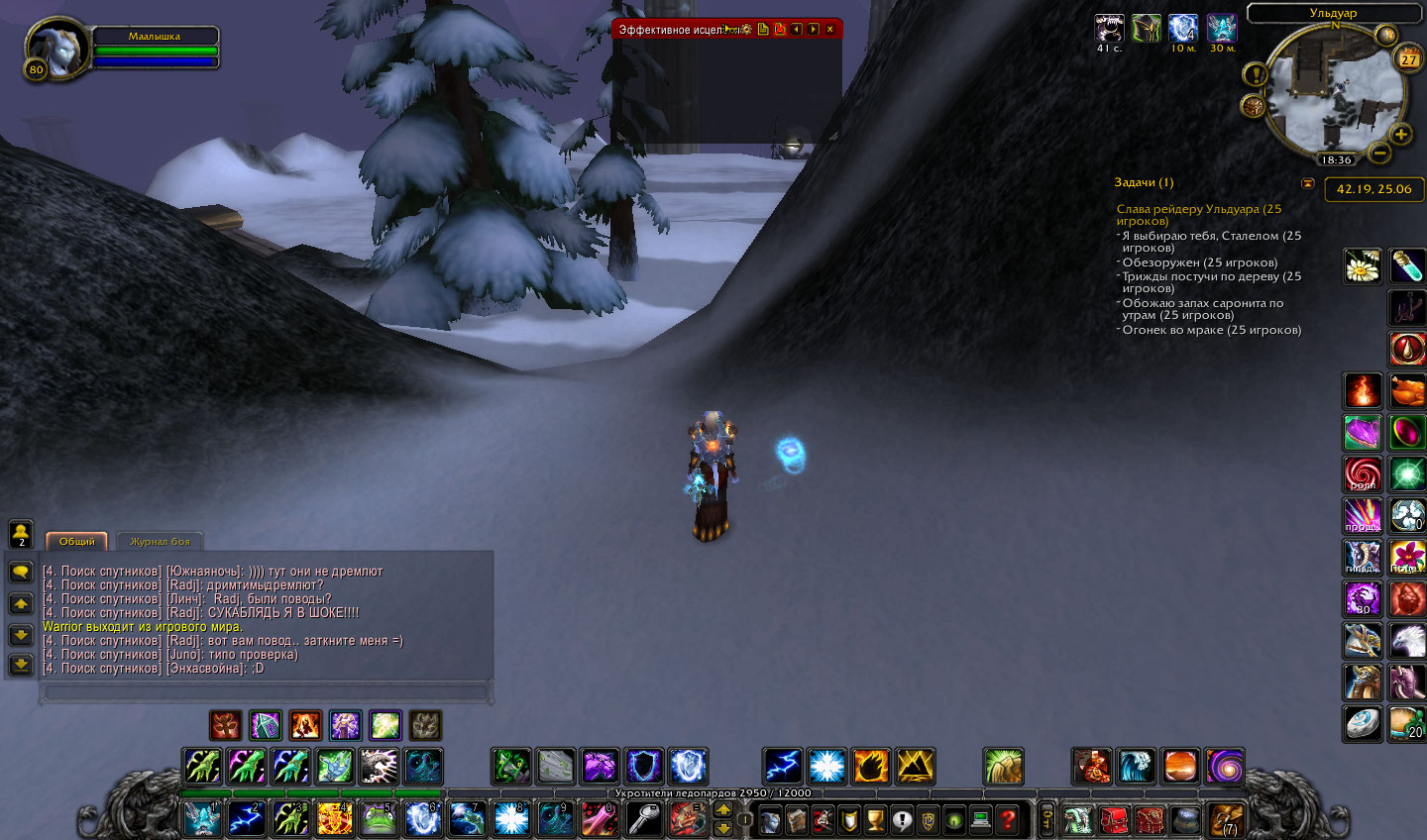1427x840 pixels.
Task: Click the minimap zoom-out minus button
Action: 1378,154
